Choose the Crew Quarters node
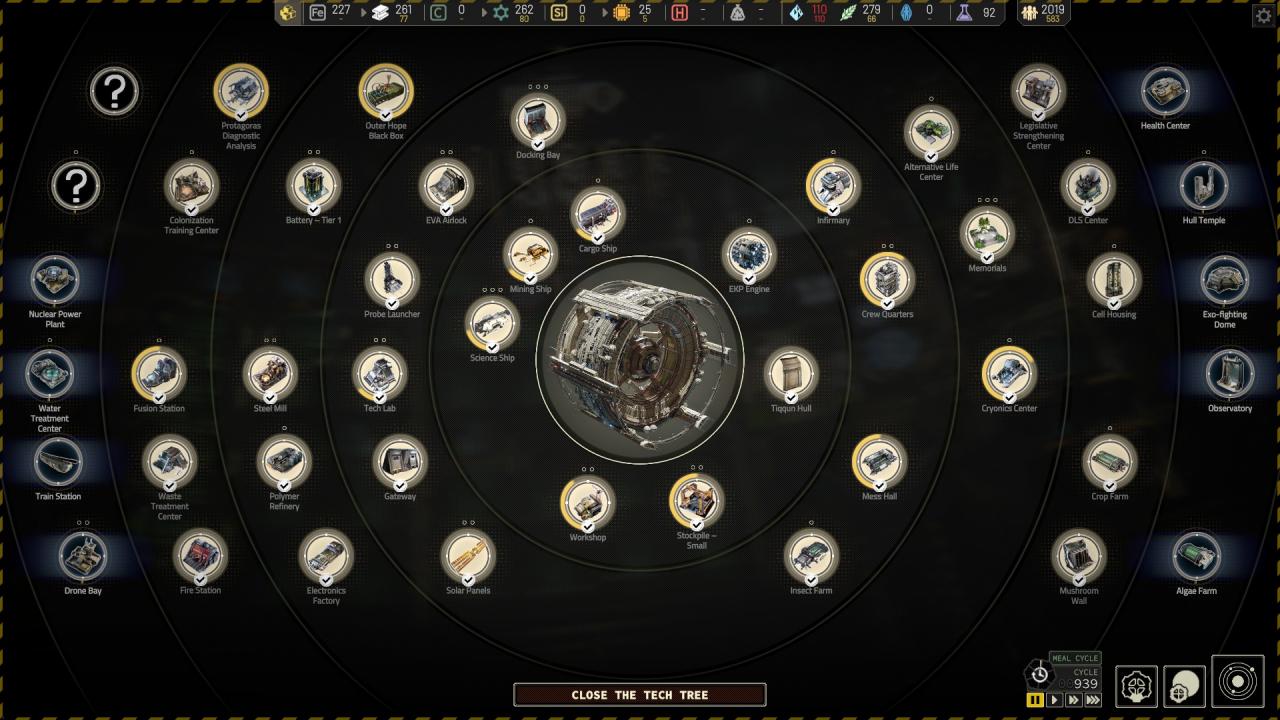This screenshot has height=720, width=1280. pyautogui.click(x=887, y=280)
